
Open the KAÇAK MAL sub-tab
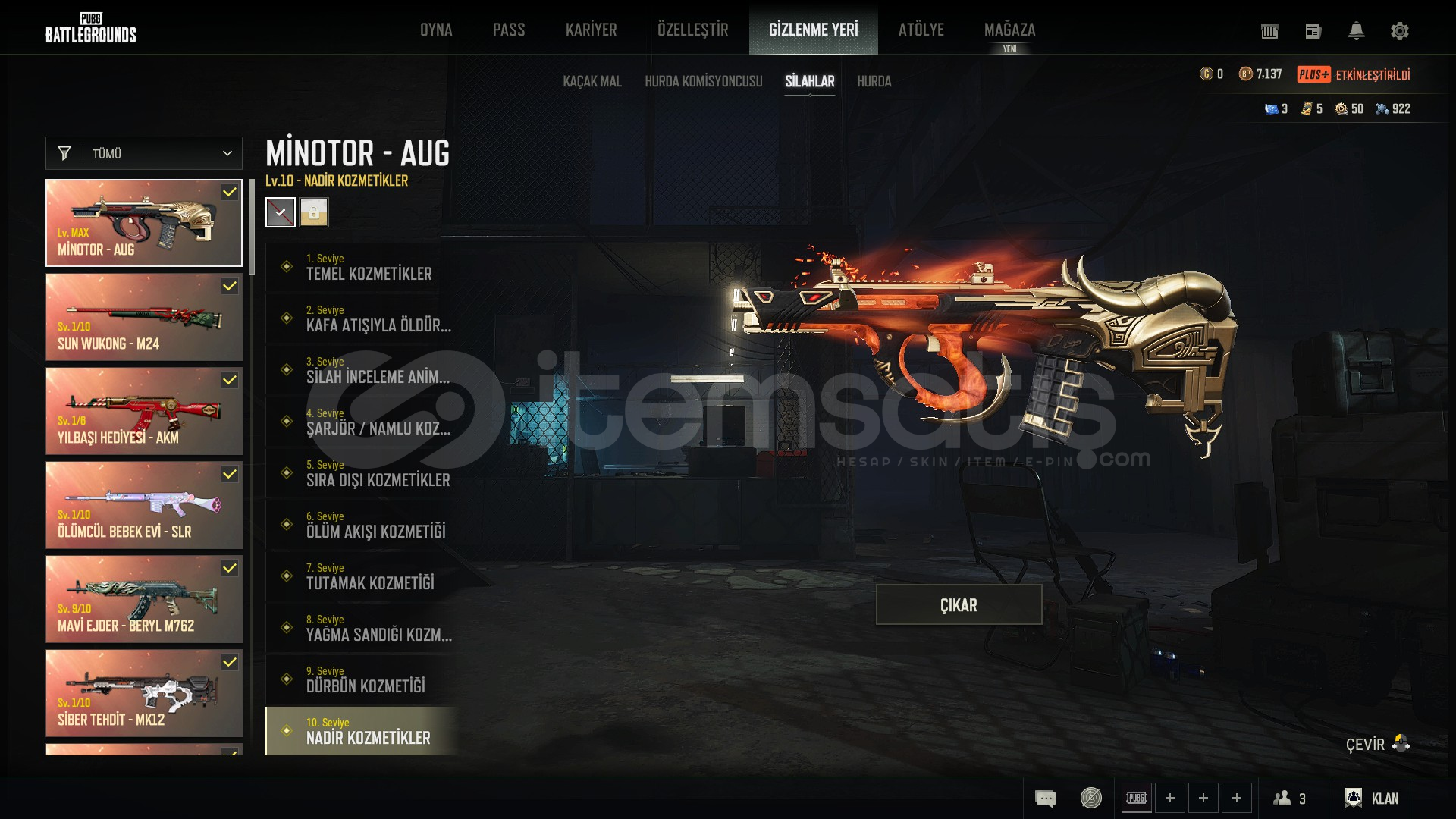coord(591,81)
